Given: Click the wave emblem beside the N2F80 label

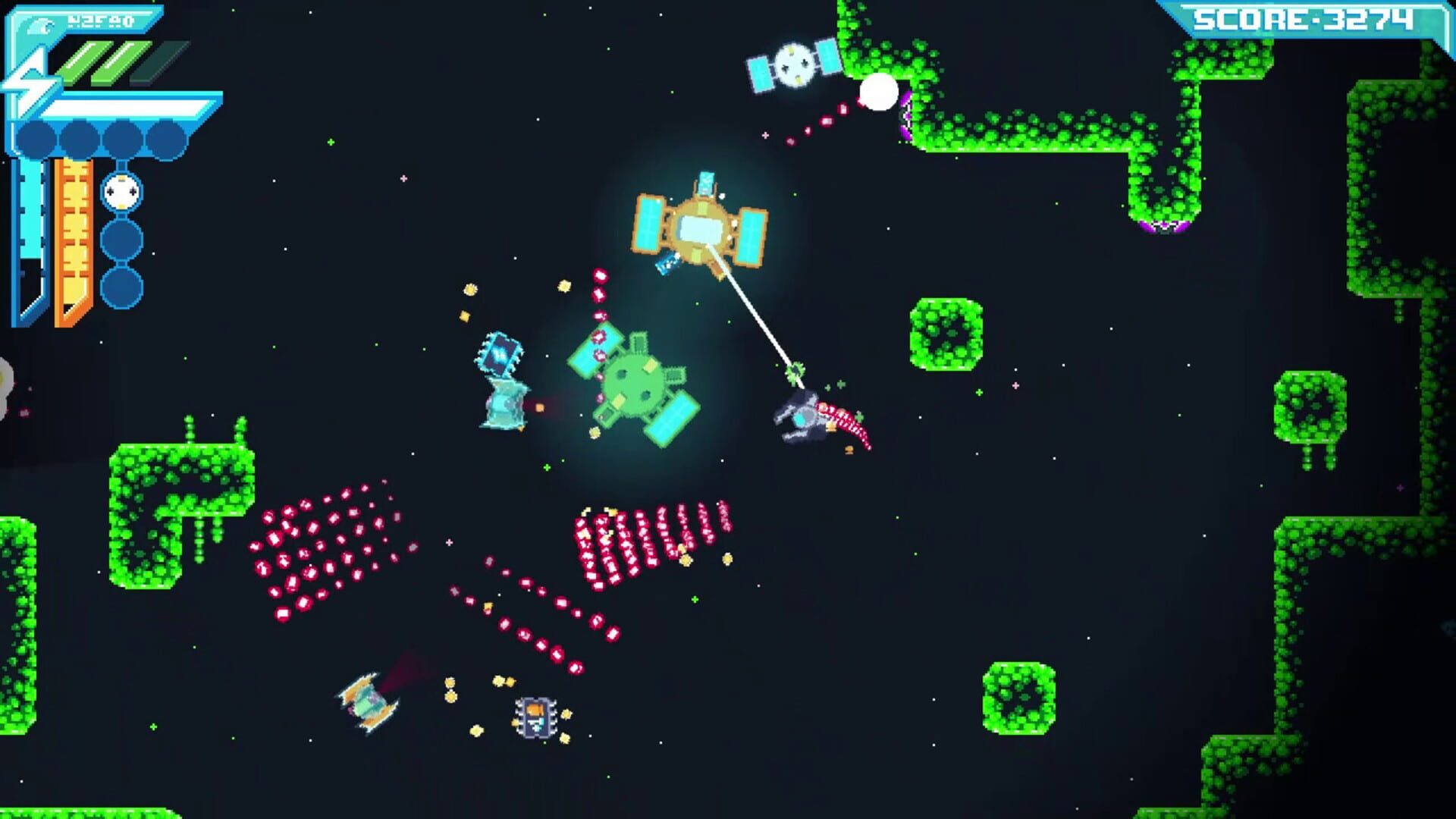Looking at the screenshot, I should point(41,26).
